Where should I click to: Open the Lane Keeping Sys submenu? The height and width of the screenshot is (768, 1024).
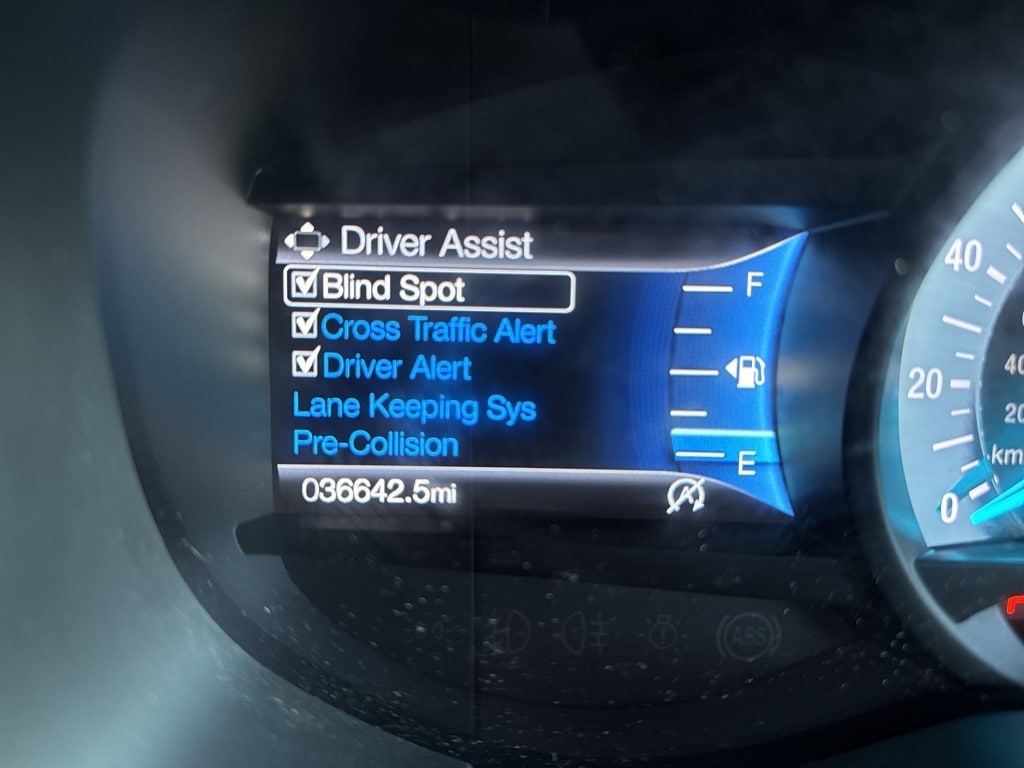point(413,407)
